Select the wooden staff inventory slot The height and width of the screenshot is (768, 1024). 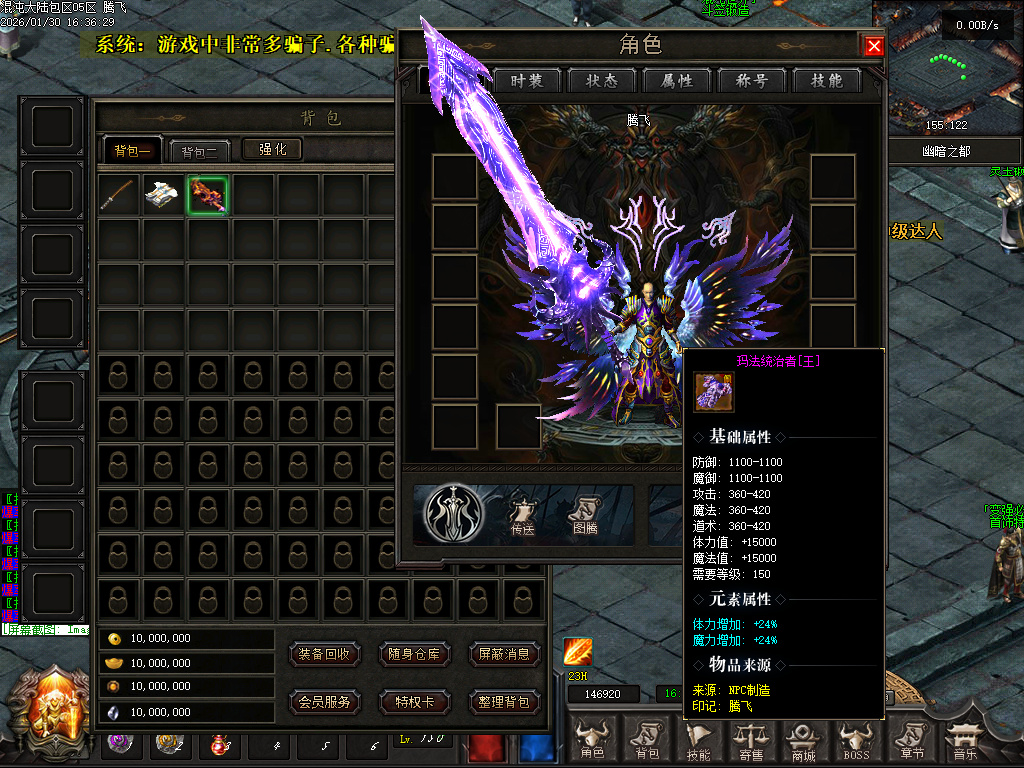119,195
